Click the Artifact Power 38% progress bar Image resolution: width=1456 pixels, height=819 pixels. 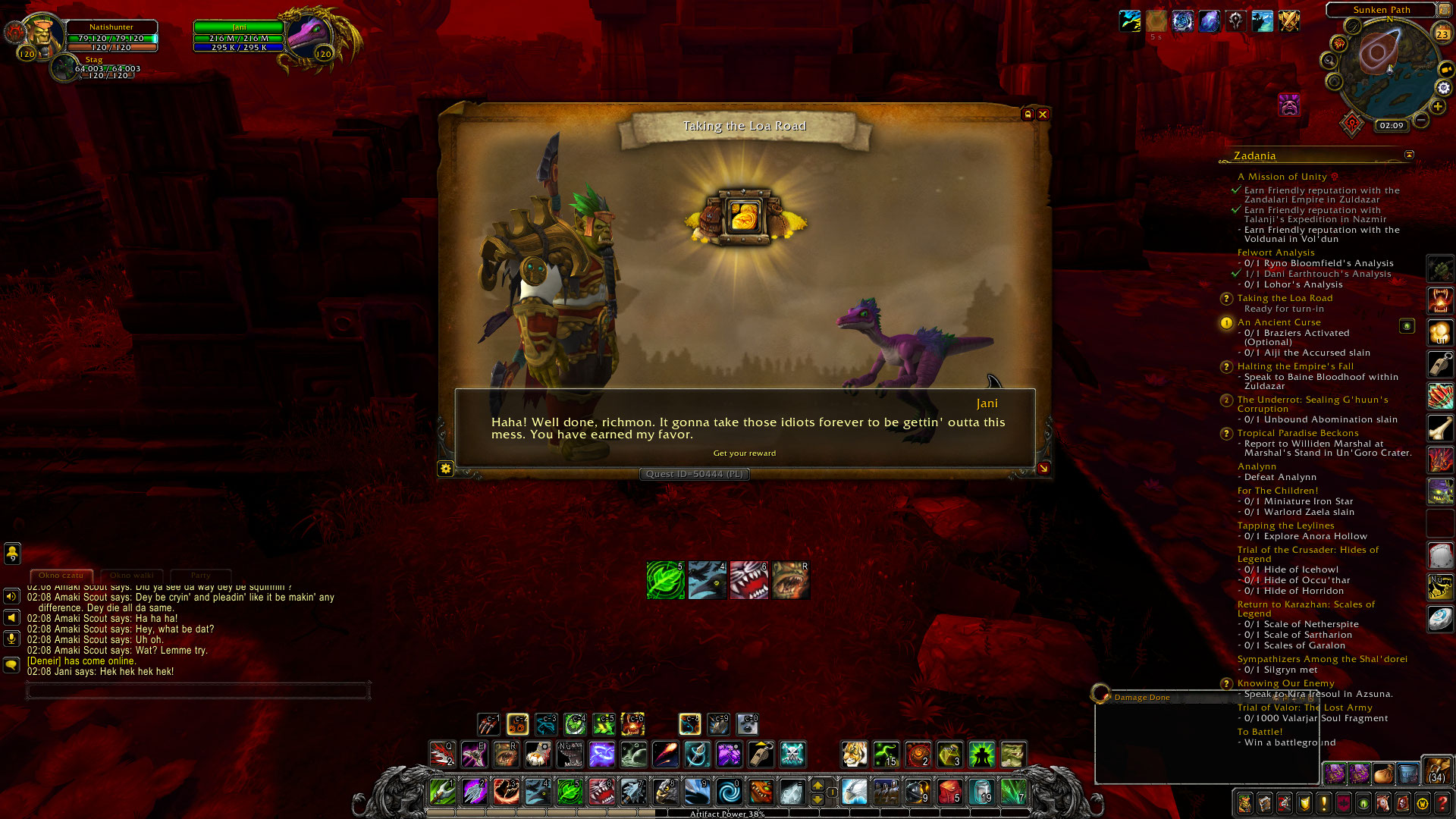tap(726, 813)
